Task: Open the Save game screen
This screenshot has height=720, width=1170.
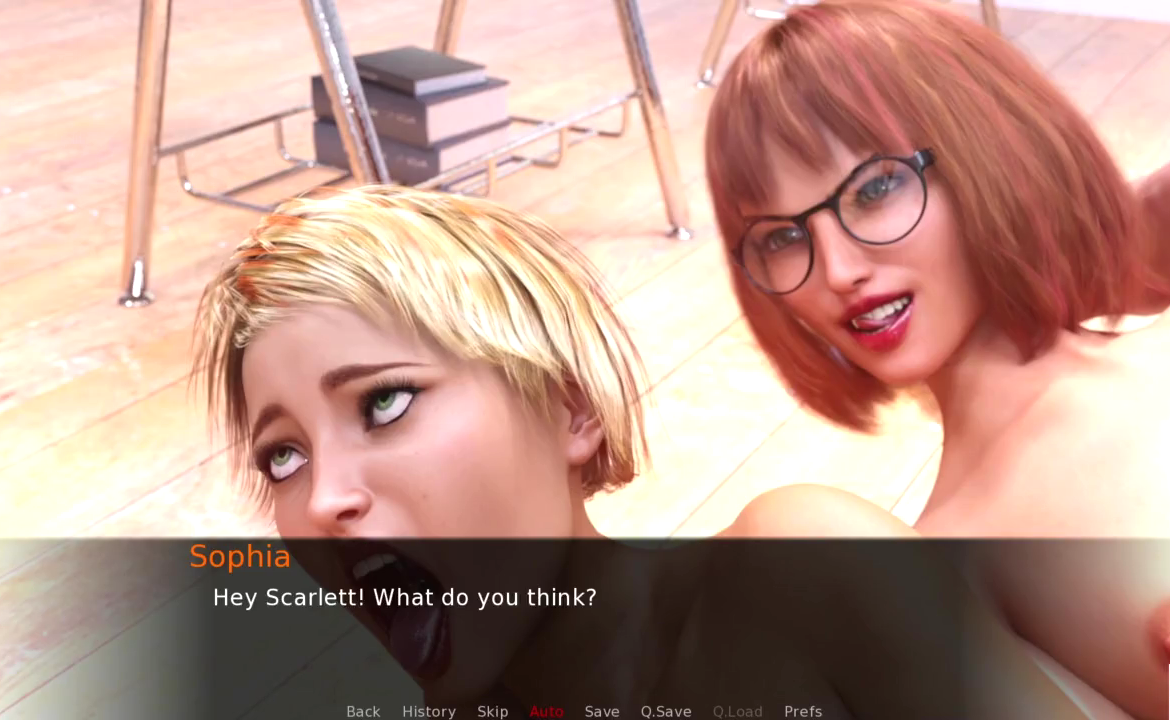Action: coord(602,711)
